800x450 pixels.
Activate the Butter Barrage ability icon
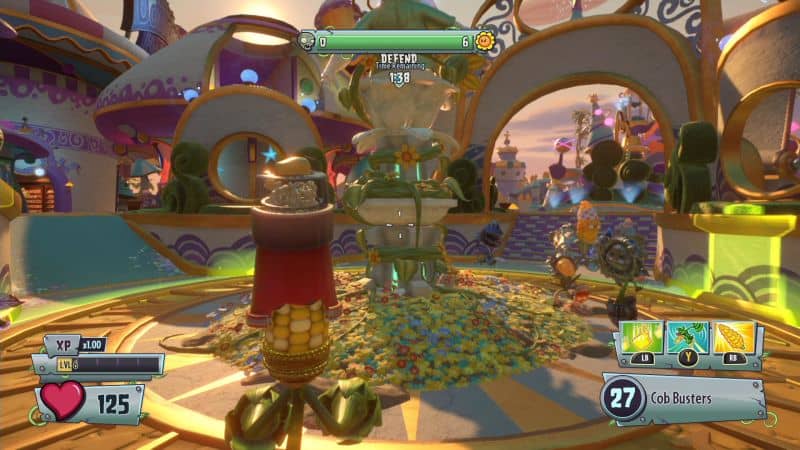click(640, 338)
